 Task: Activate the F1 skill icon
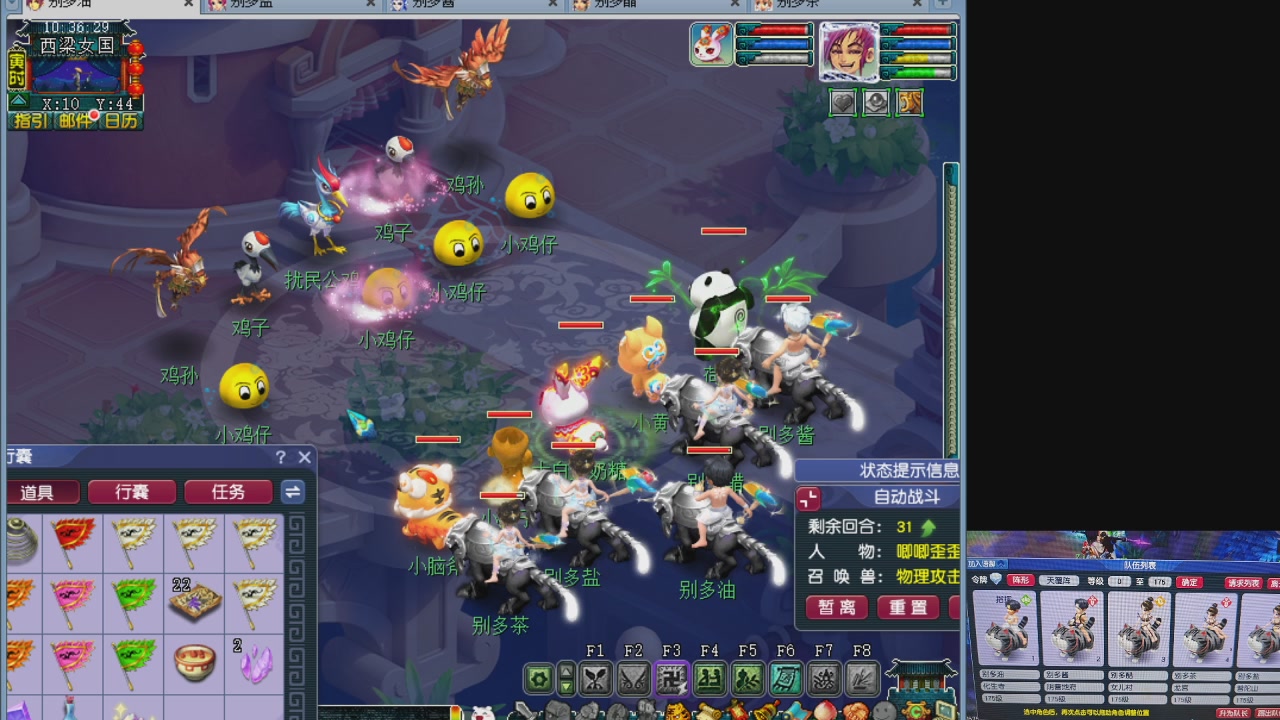coord(596,677)
